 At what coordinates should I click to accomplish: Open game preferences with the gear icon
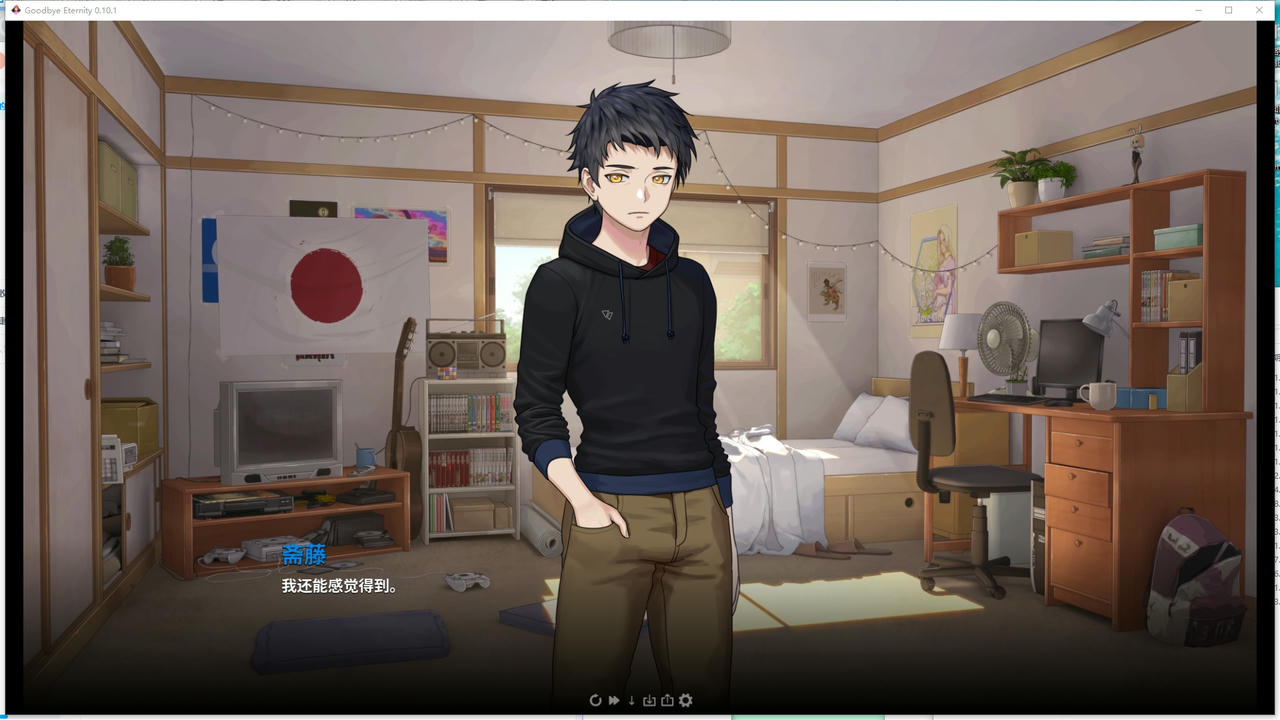(x=685, y=700)
